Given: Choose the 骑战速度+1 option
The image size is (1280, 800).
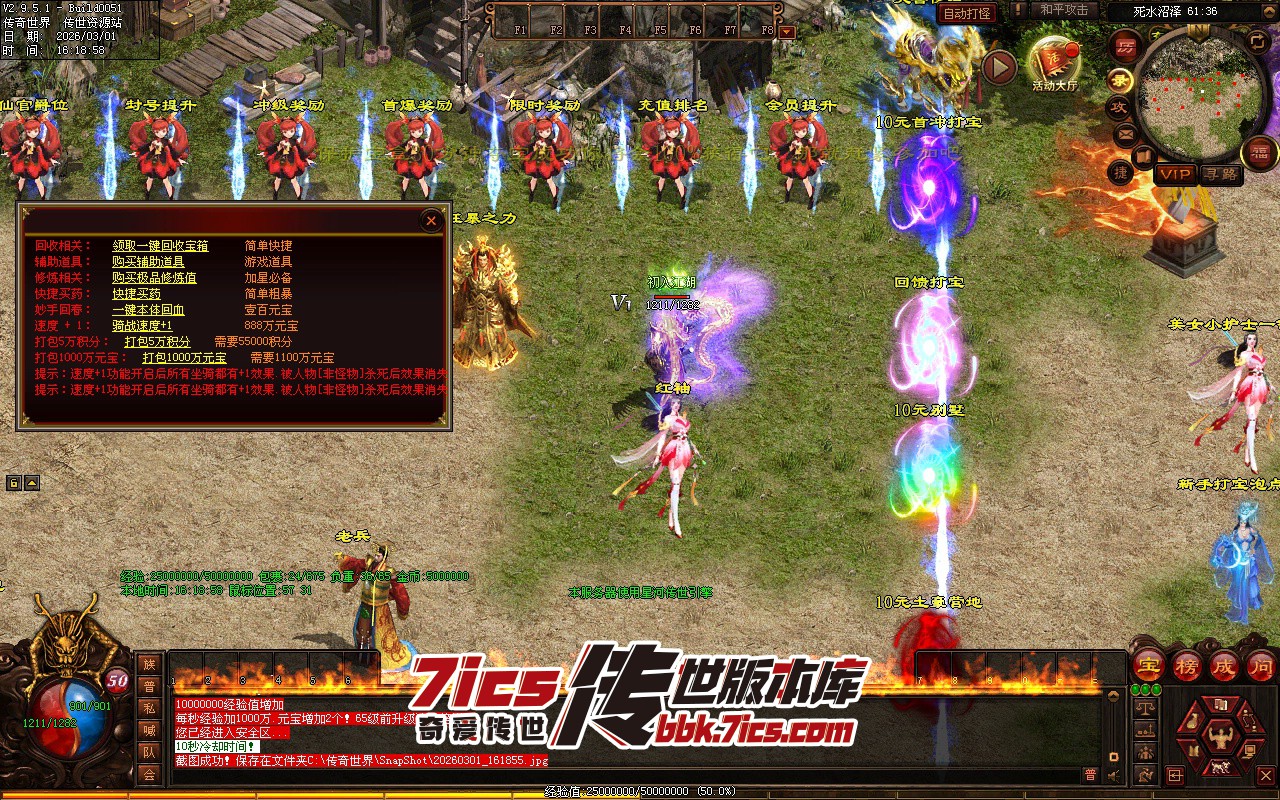Looking at the screenshot, I should [x=142, y=326].
